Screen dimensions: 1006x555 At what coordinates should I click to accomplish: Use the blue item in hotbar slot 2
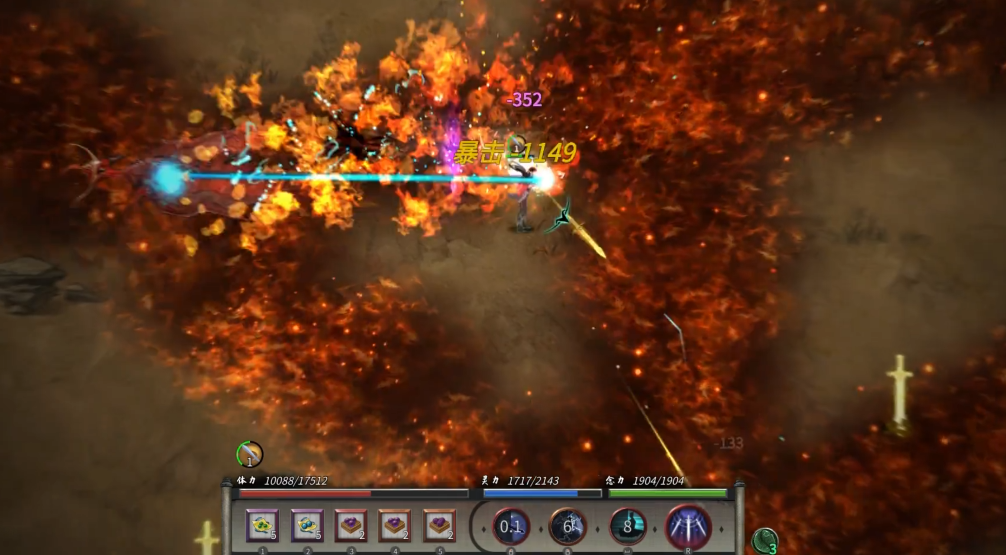point(307,525)
